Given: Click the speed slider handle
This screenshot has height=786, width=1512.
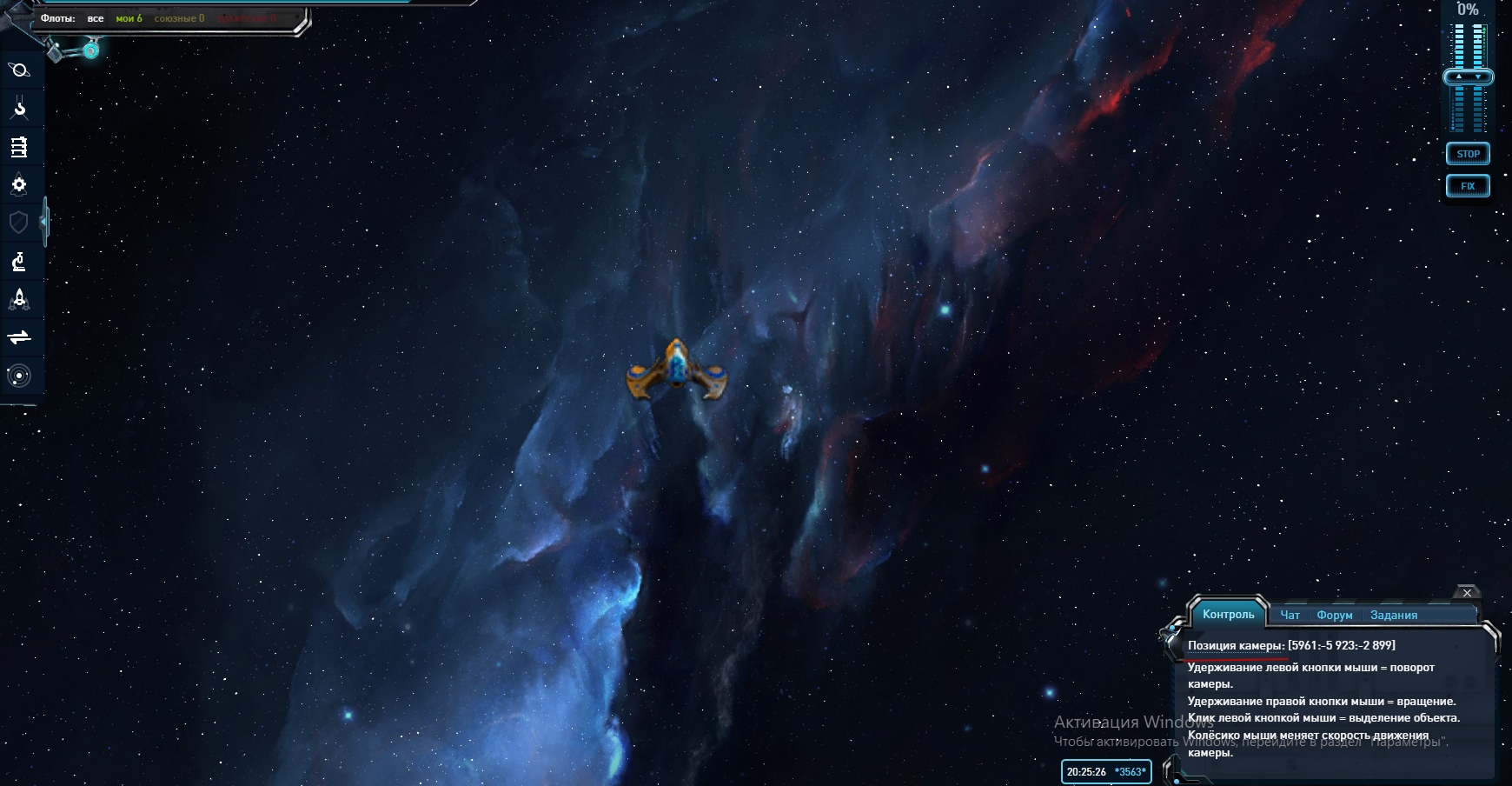Looking at the screenshot, I should click(x=1469, y=77).
